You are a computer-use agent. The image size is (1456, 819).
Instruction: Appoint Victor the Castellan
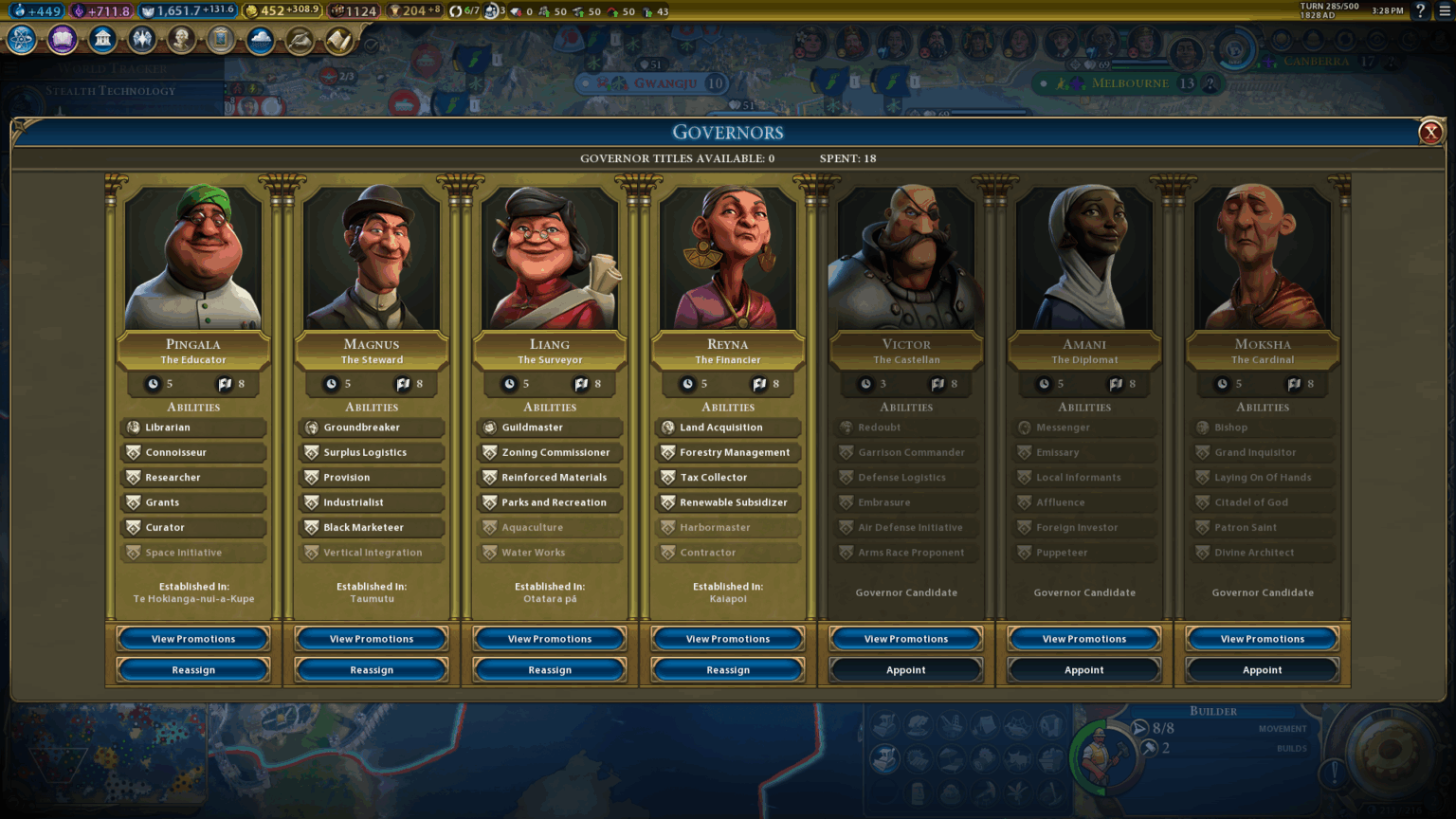(x=906, y=670)
